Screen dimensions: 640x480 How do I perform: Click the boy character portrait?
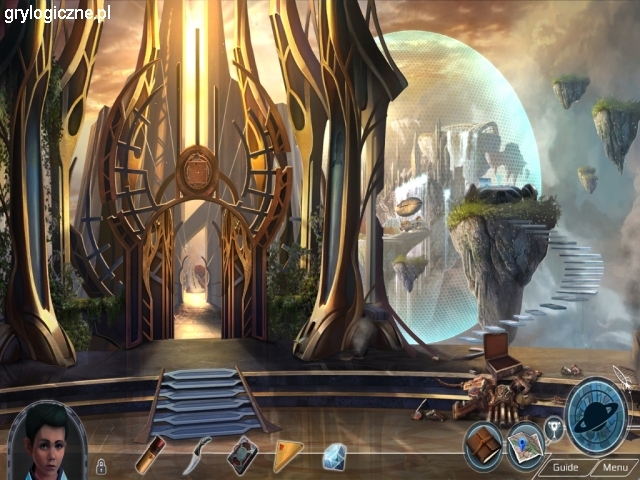coord(47,440)
